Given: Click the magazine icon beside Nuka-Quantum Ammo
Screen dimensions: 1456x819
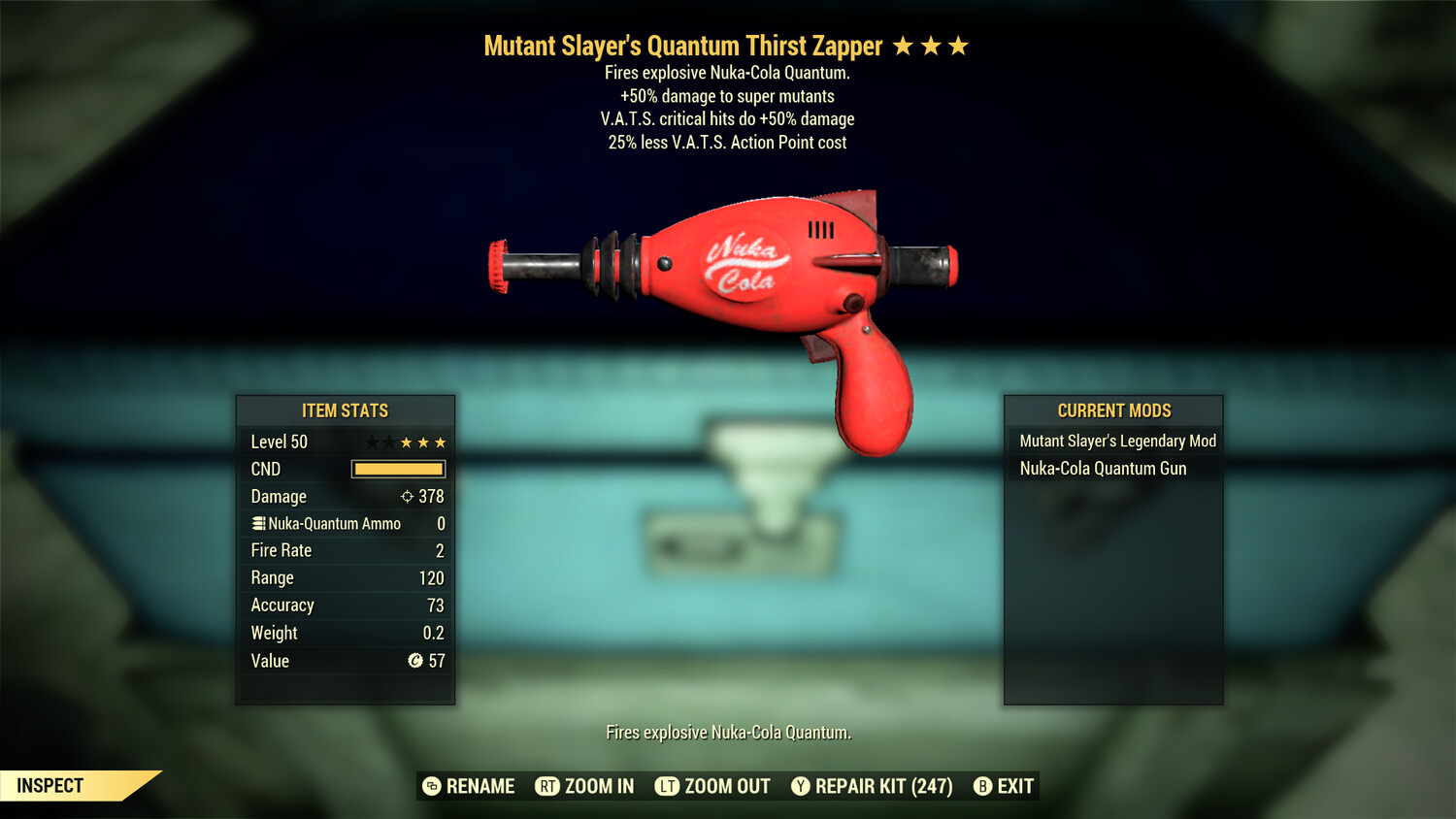Looking at the screenshot, I should click(258, 523).
